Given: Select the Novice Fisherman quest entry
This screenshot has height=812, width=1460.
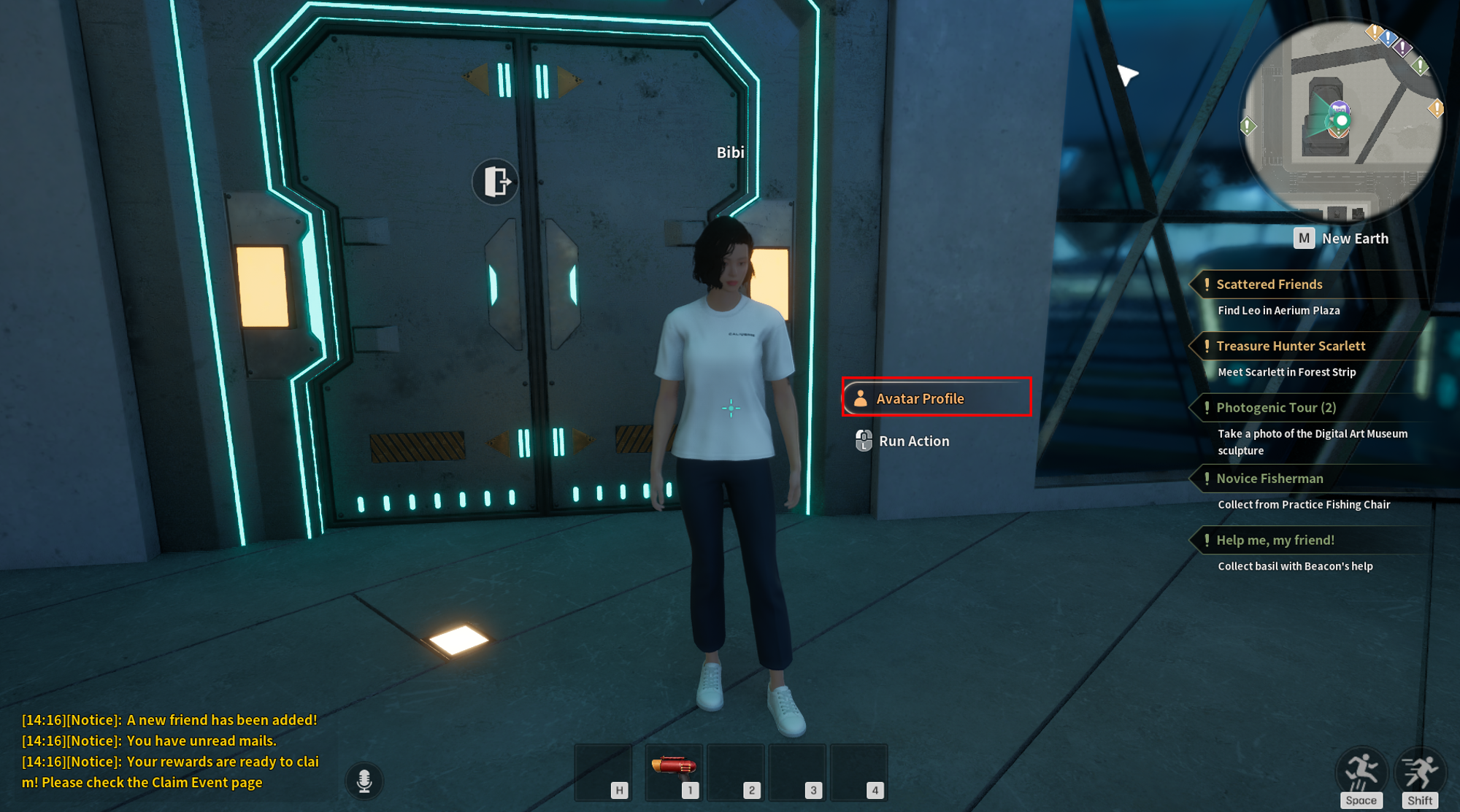Looking at the screenshot, I should pos(1269,479).
